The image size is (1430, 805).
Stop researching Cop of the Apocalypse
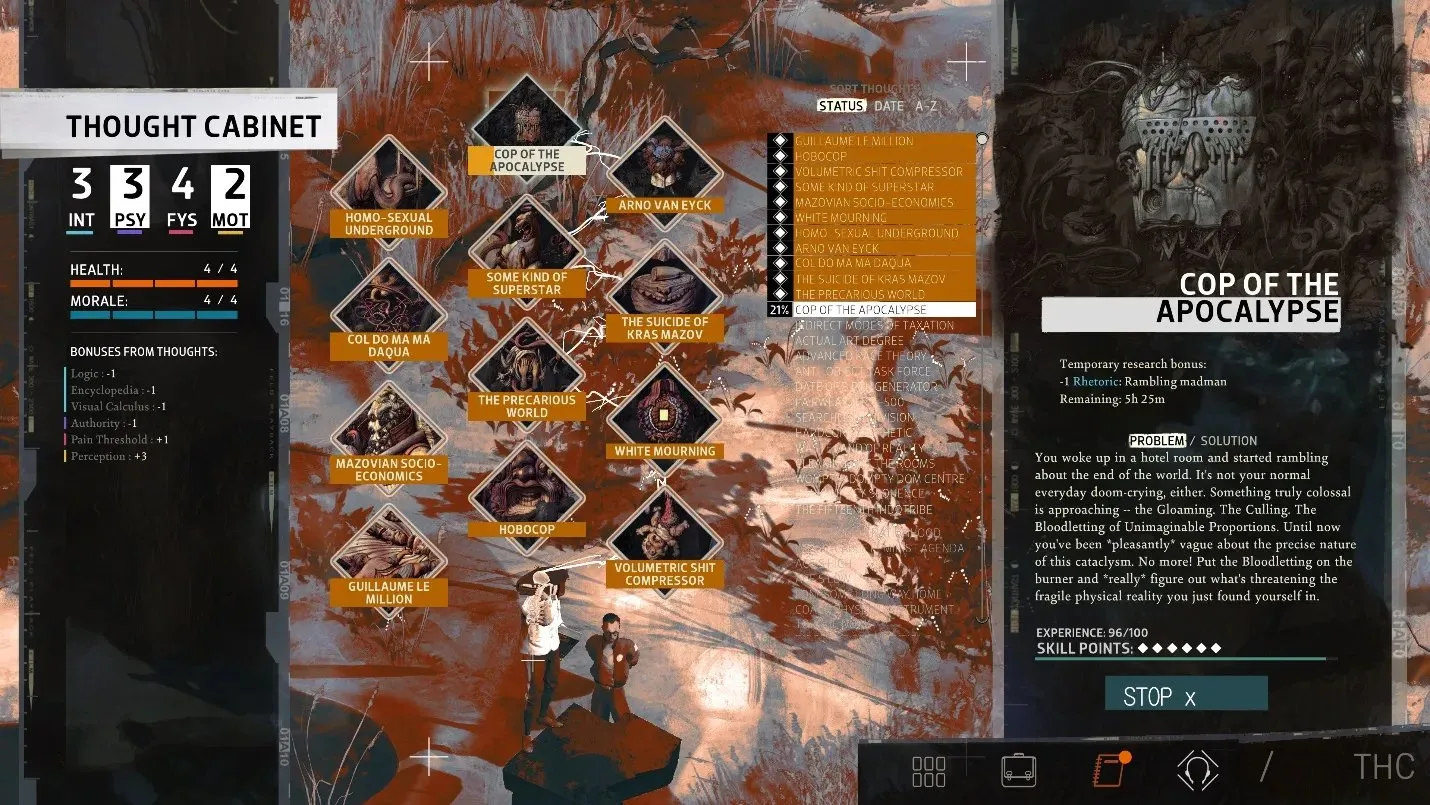tap(1185, 694)
